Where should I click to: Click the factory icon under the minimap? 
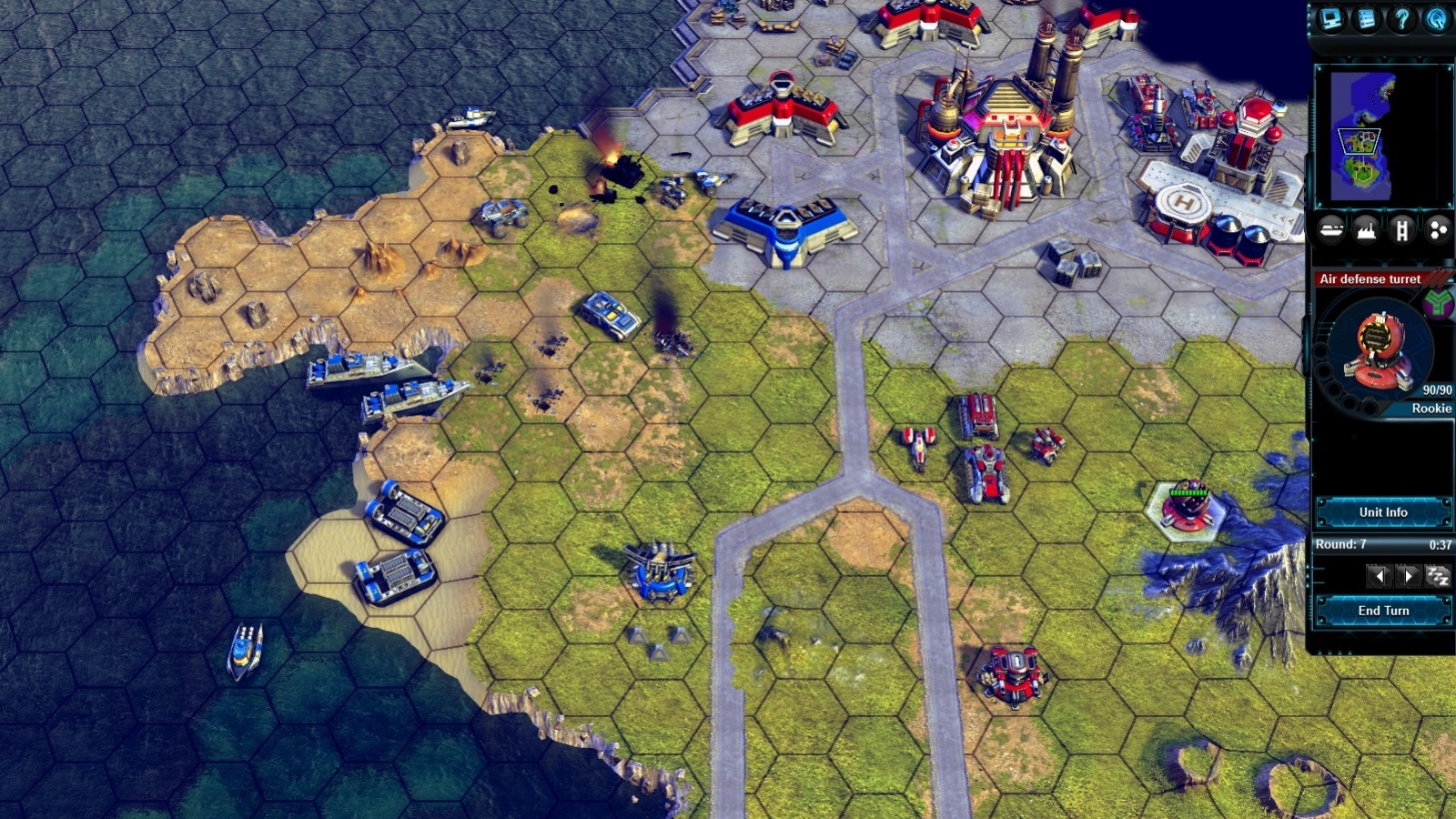pyautogui.click(x=1365, y=229)
